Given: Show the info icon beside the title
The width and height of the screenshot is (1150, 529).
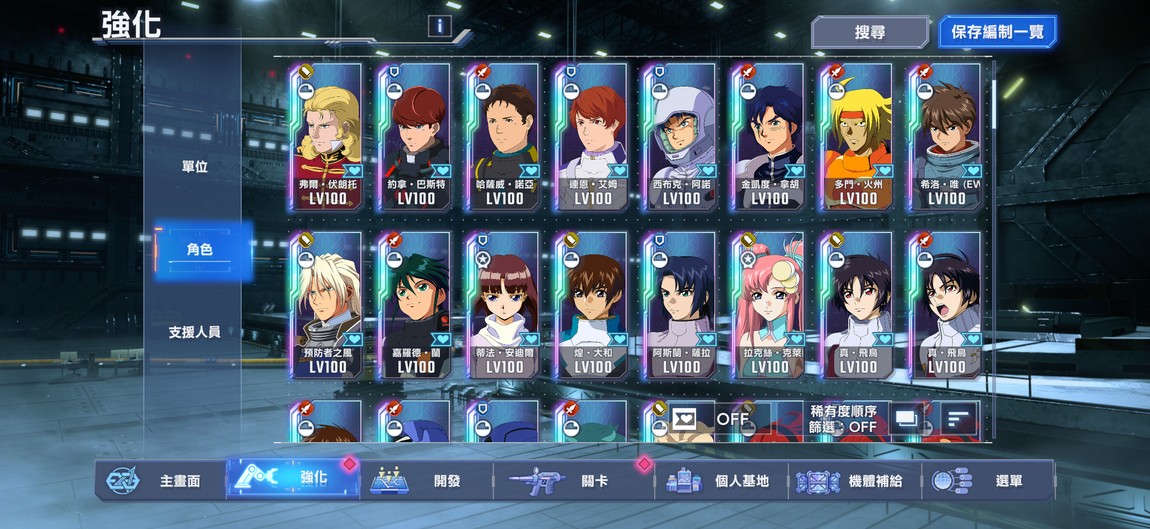Looking at the screenshot, I should (x=439, y=26).
